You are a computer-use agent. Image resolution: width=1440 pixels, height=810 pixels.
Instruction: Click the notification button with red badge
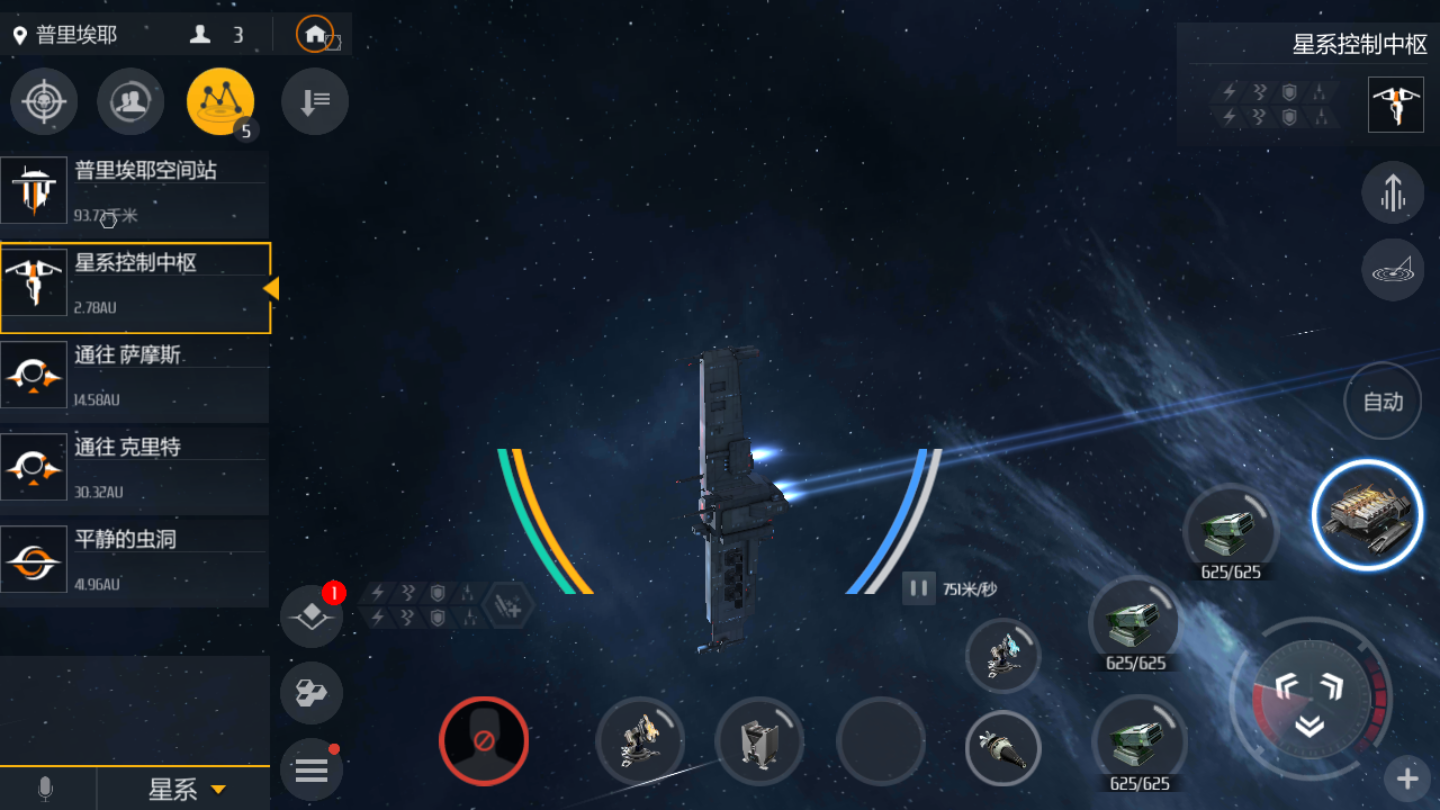click(311, 615)
